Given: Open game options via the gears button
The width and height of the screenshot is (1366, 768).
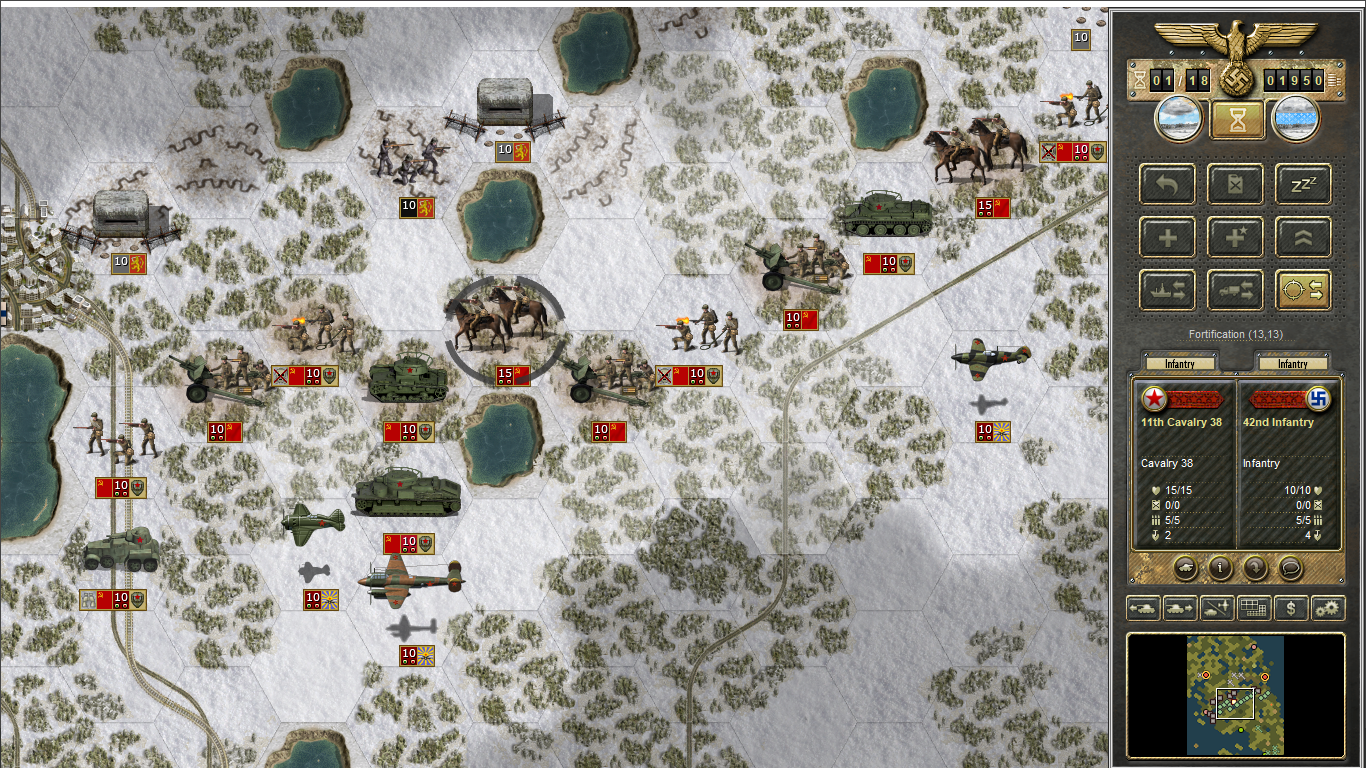Looking at the screenshot, I should (x=1328, y=607).
